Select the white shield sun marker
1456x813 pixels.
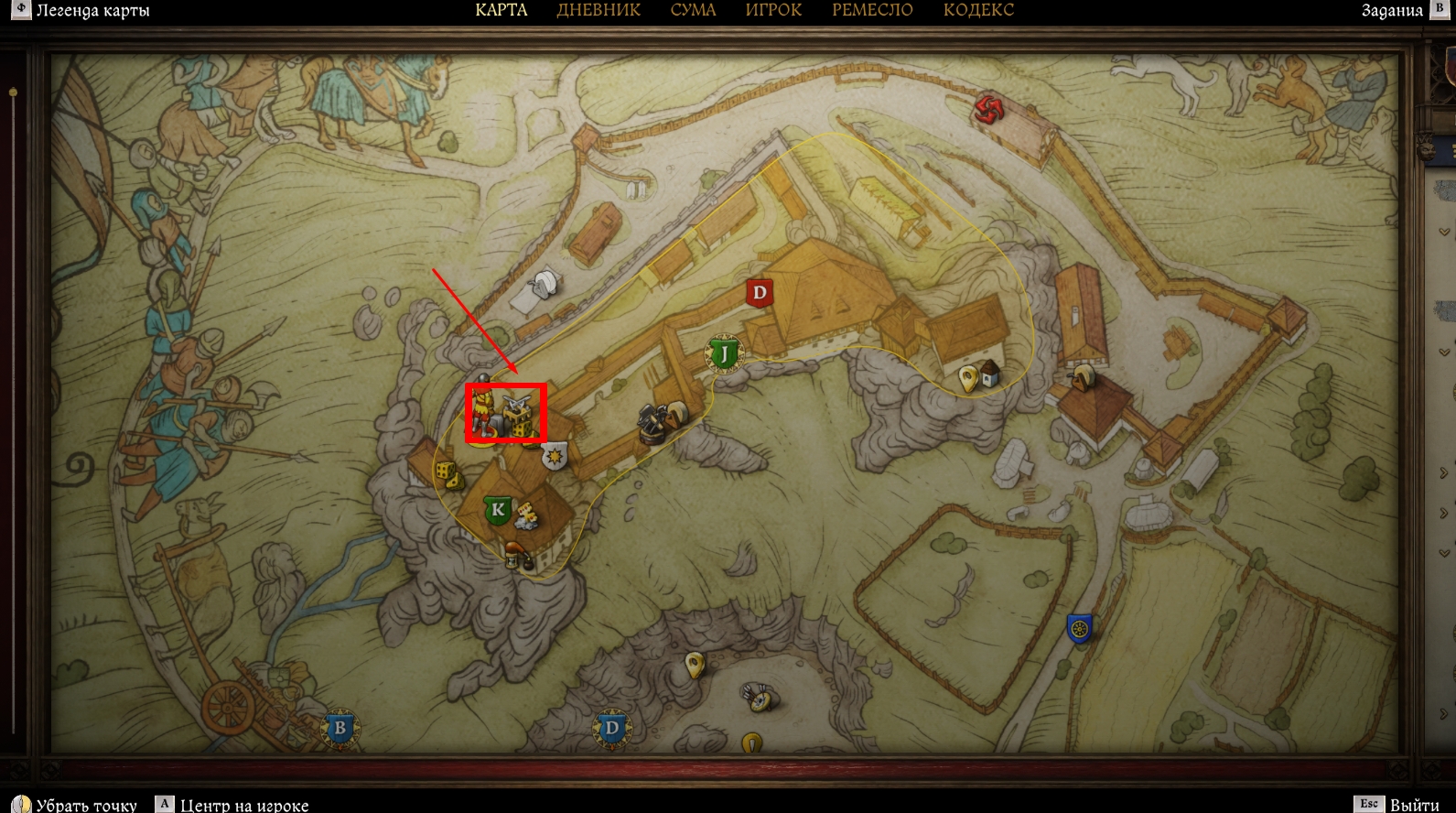555,454
